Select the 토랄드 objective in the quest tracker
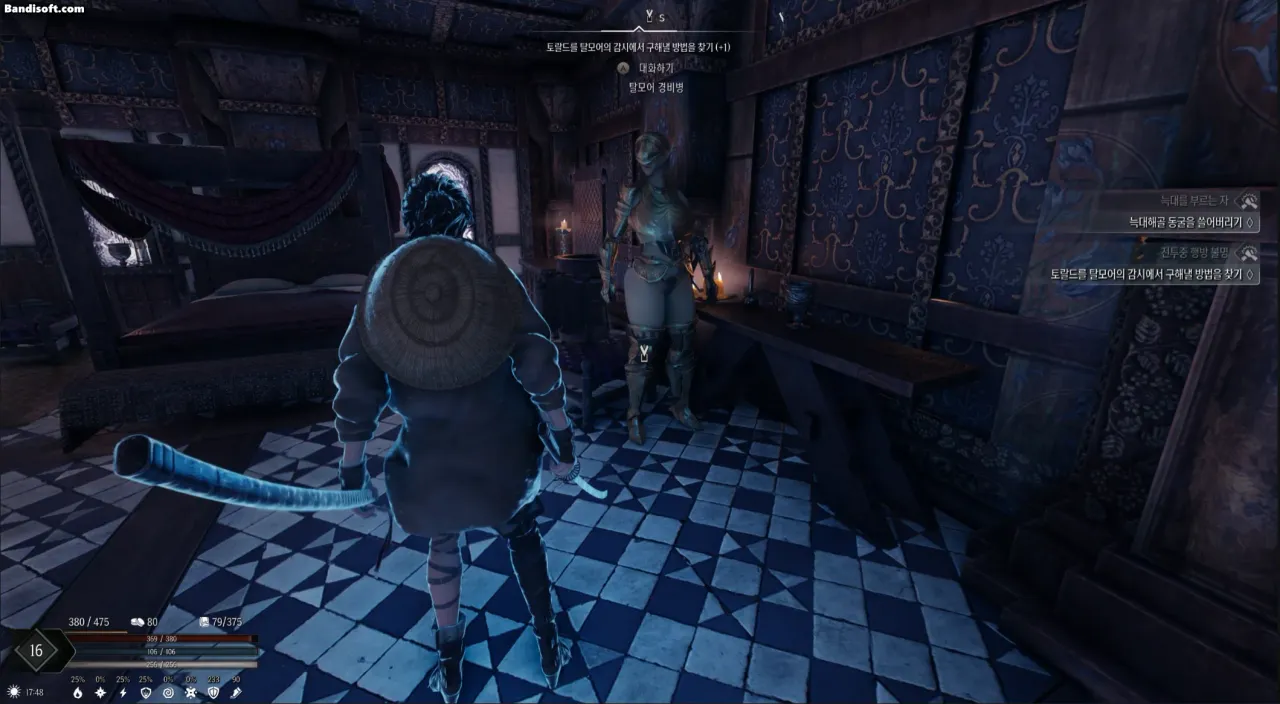The image size is (1280, 704). click(x=1153, y=274)
